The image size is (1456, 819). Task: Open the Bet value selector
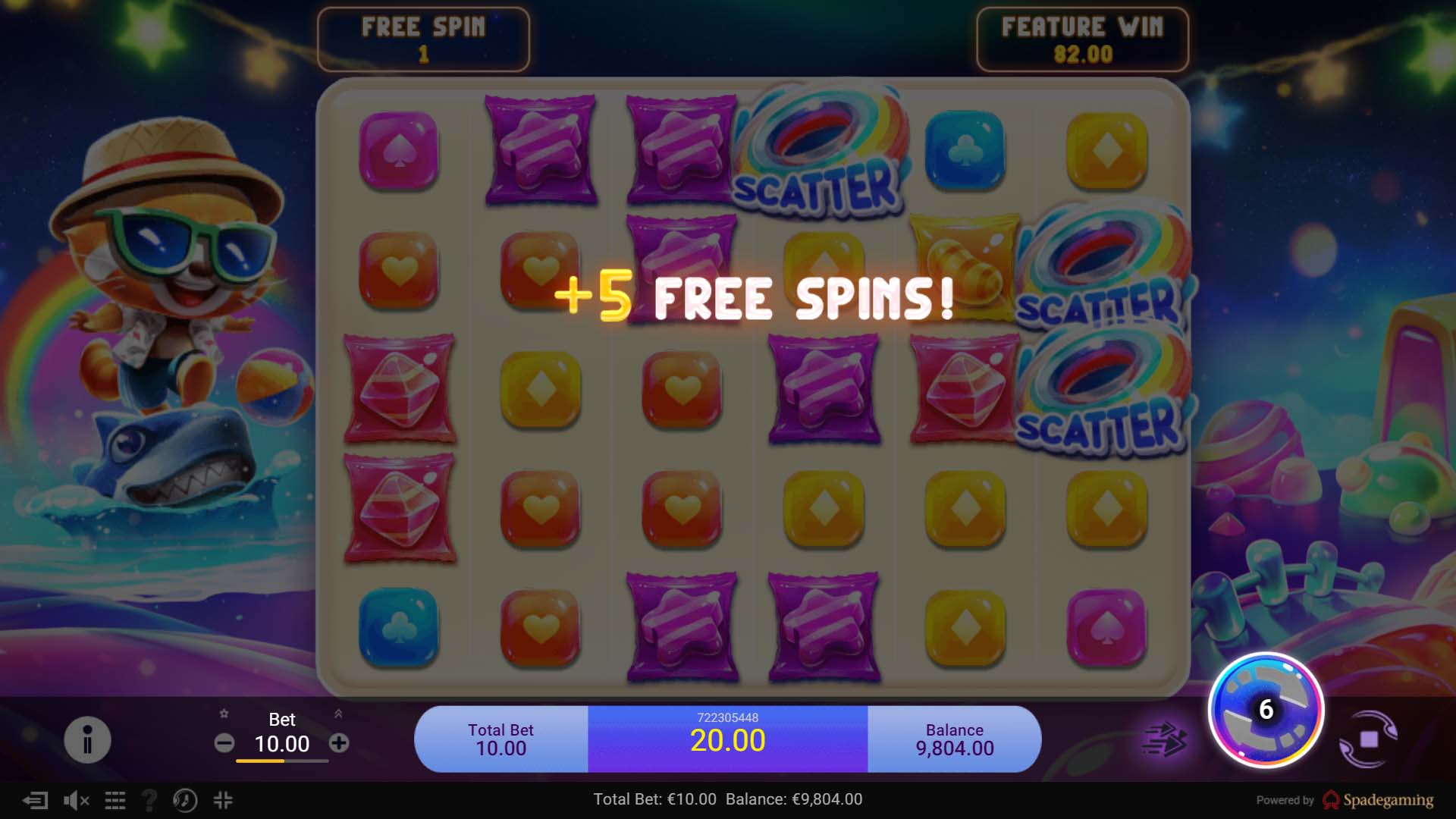coord(283,744)
